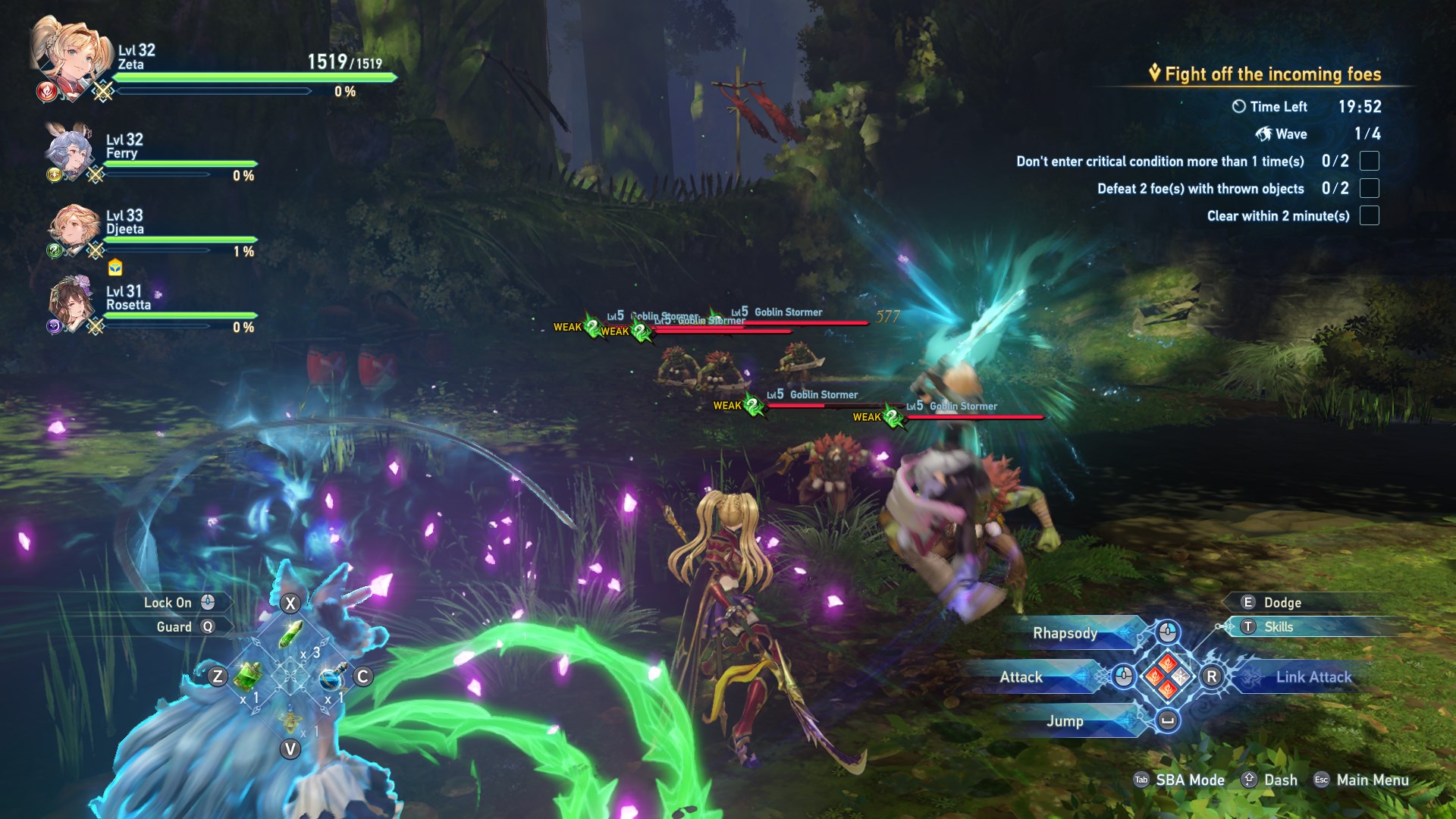
Task: Use the green crystal vial item
Action: tap(290, 635)
